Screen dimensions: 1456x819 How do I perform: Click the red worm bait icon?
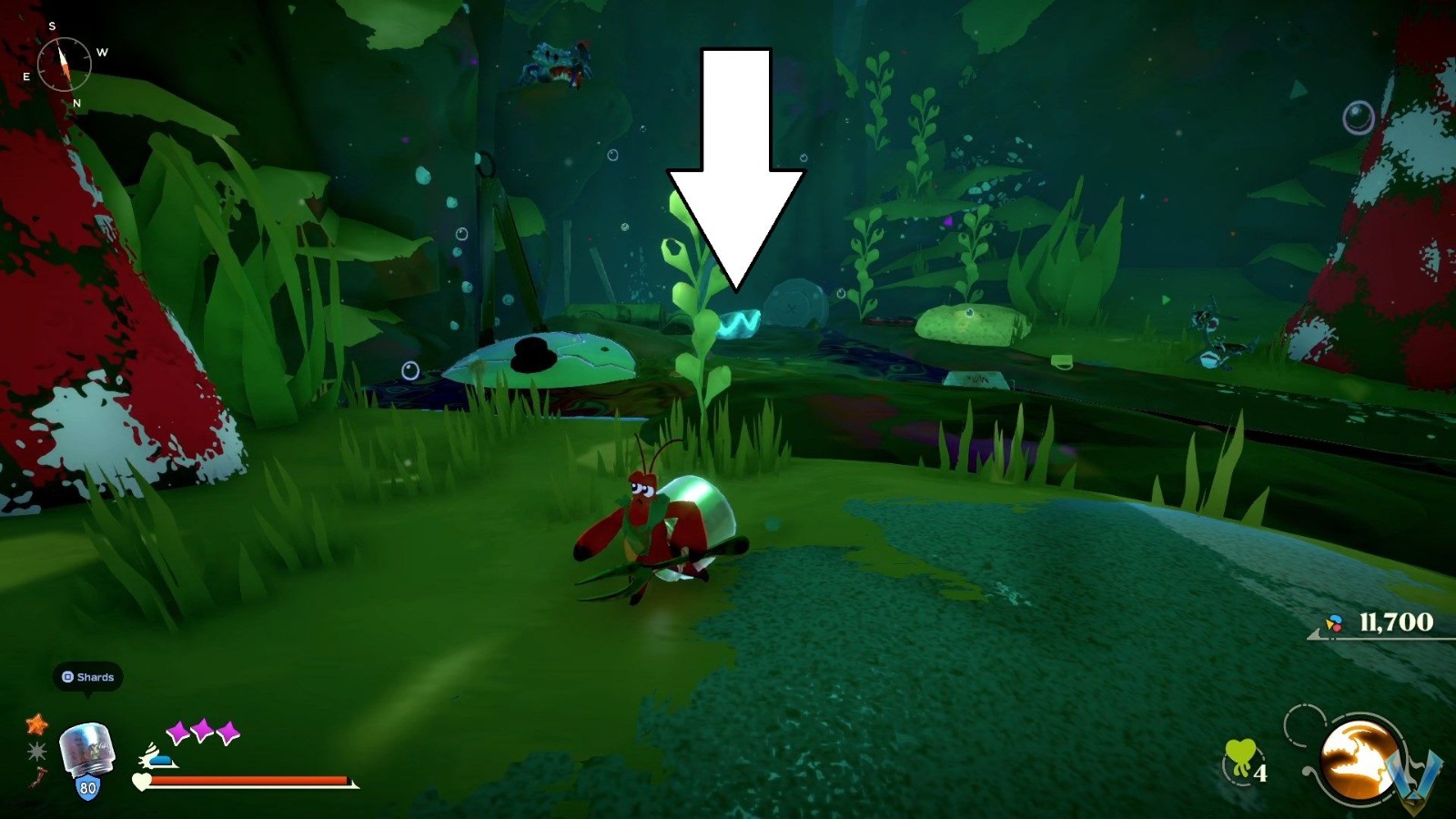tap(39, 776)
